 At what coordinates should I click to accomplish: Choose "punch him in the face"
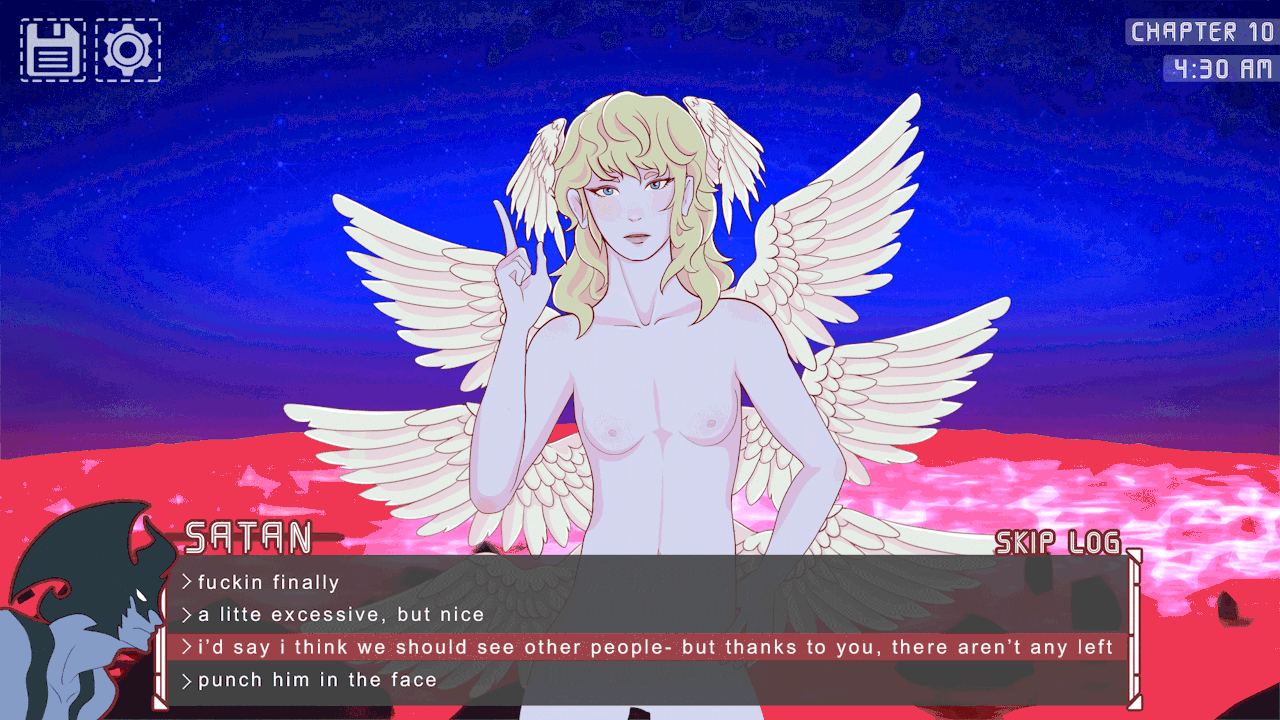(317, 680)
